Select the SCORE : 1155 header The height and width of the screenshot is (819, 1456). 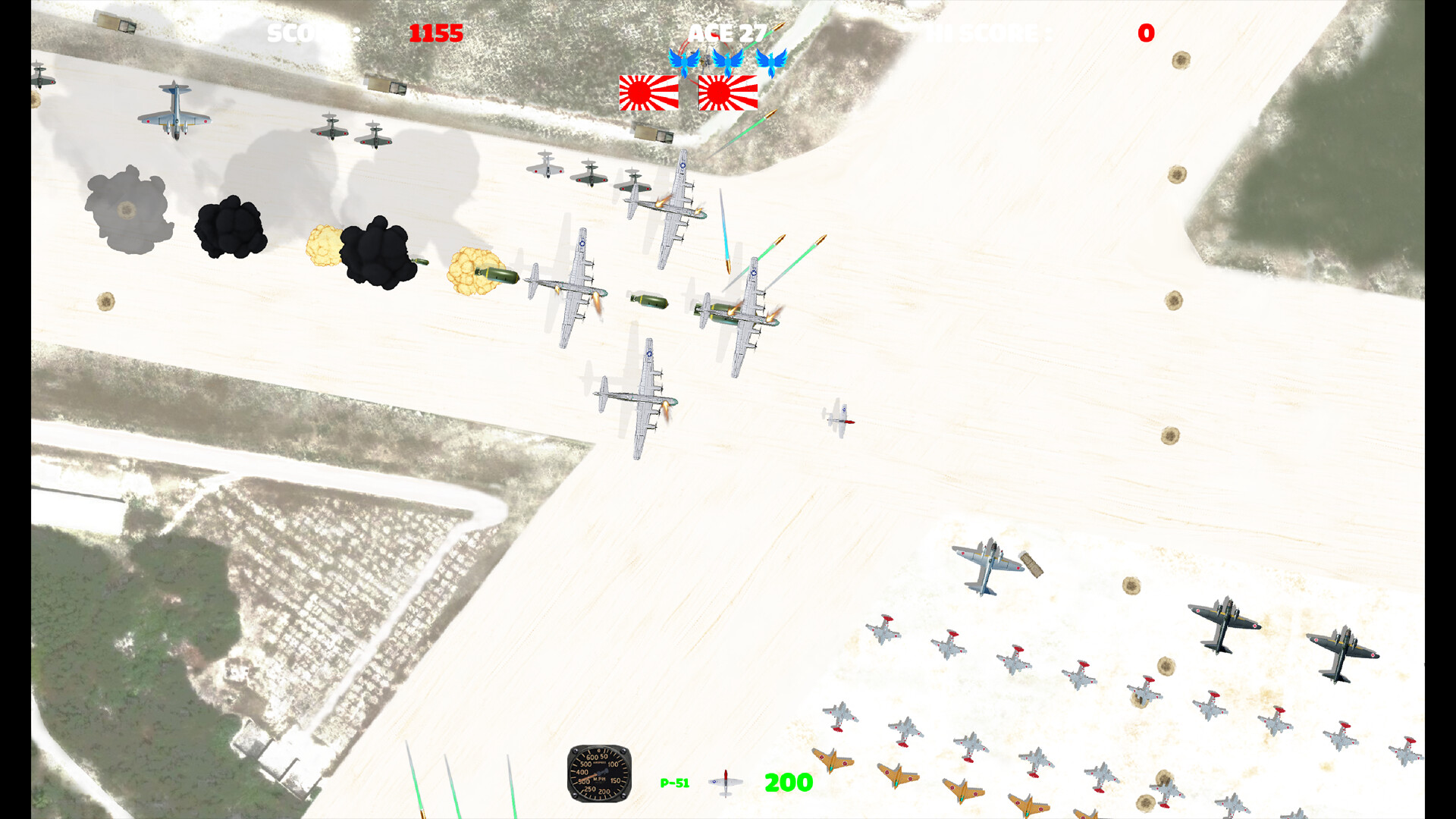tap(364, 33)
